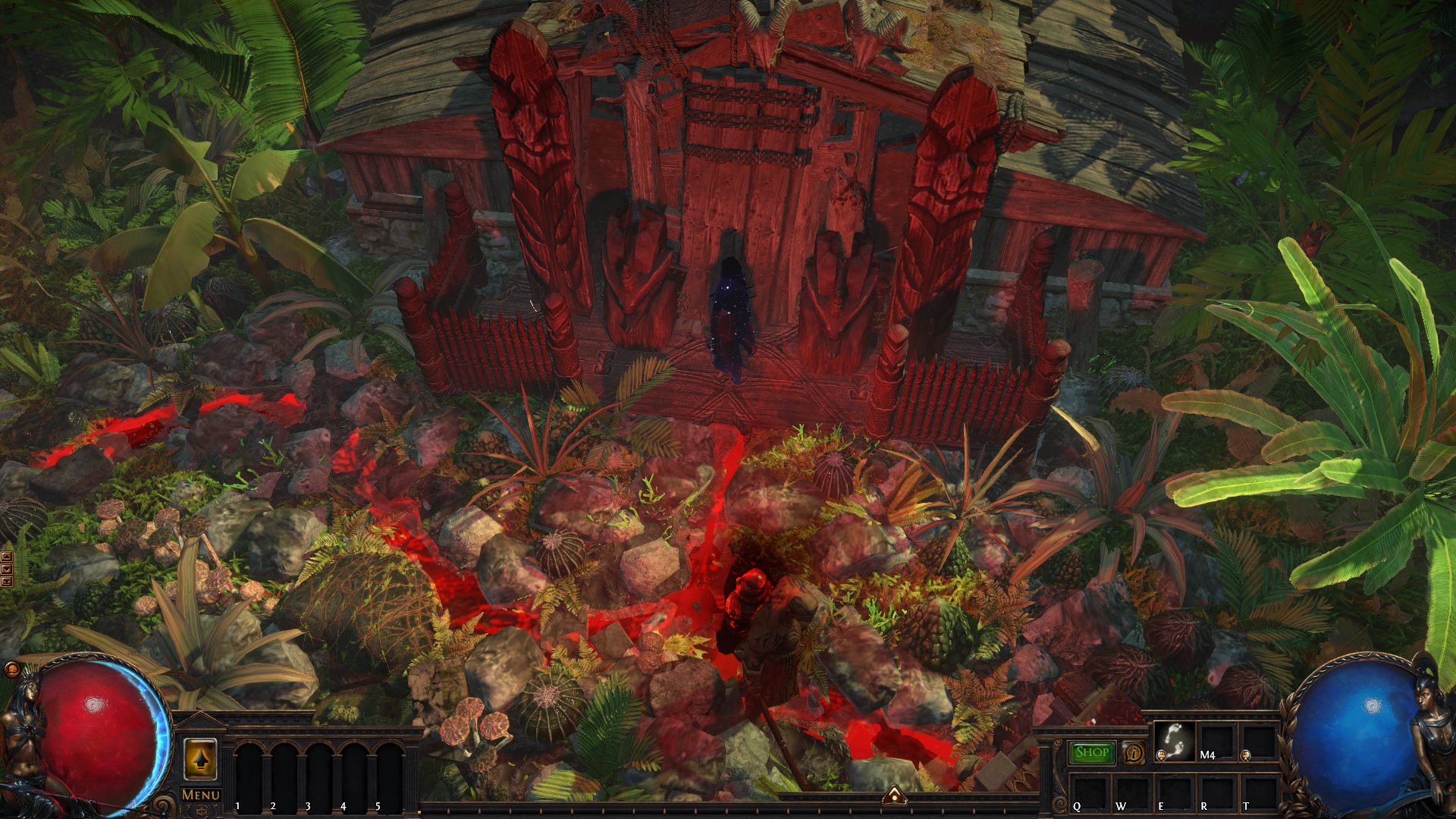Click the orange info speech-bubble icon
This screenshot has width=1456, height=819.
pyautogui.click(x=1134, y=753)
